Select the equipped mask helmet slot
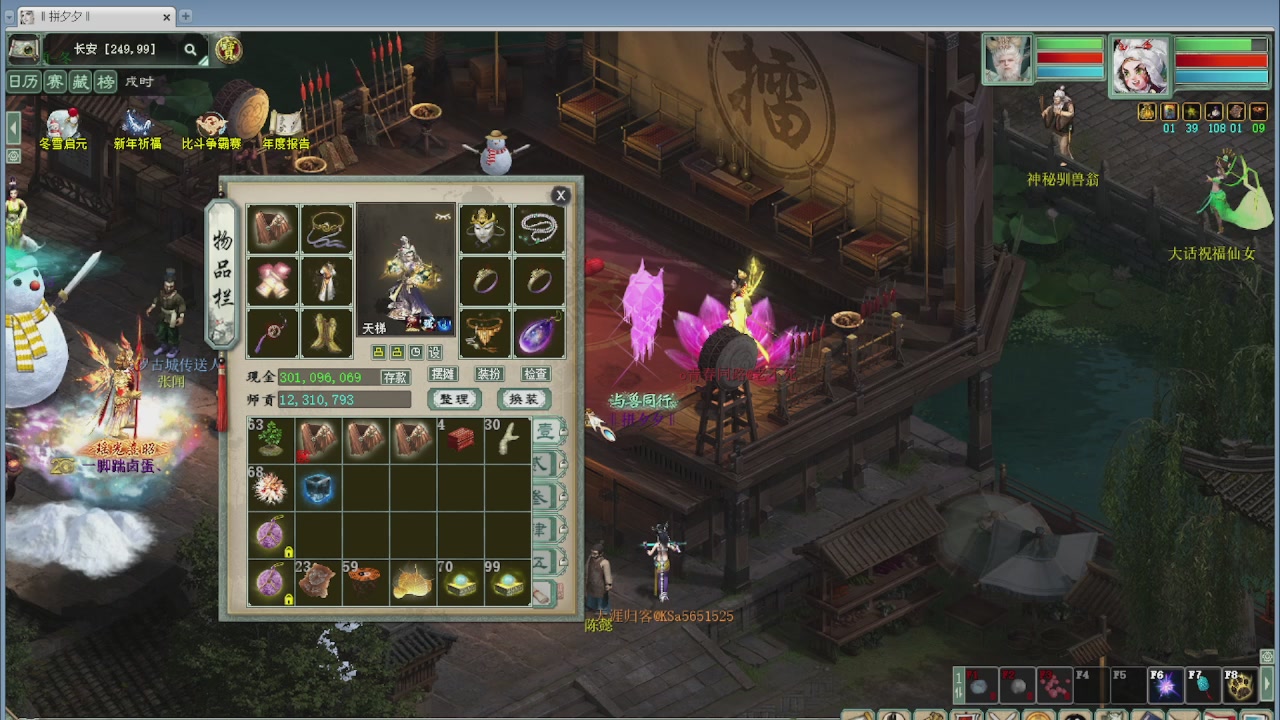Image resolution: width=1280 pixels, height=720 pixels. [x=484, y=230]
